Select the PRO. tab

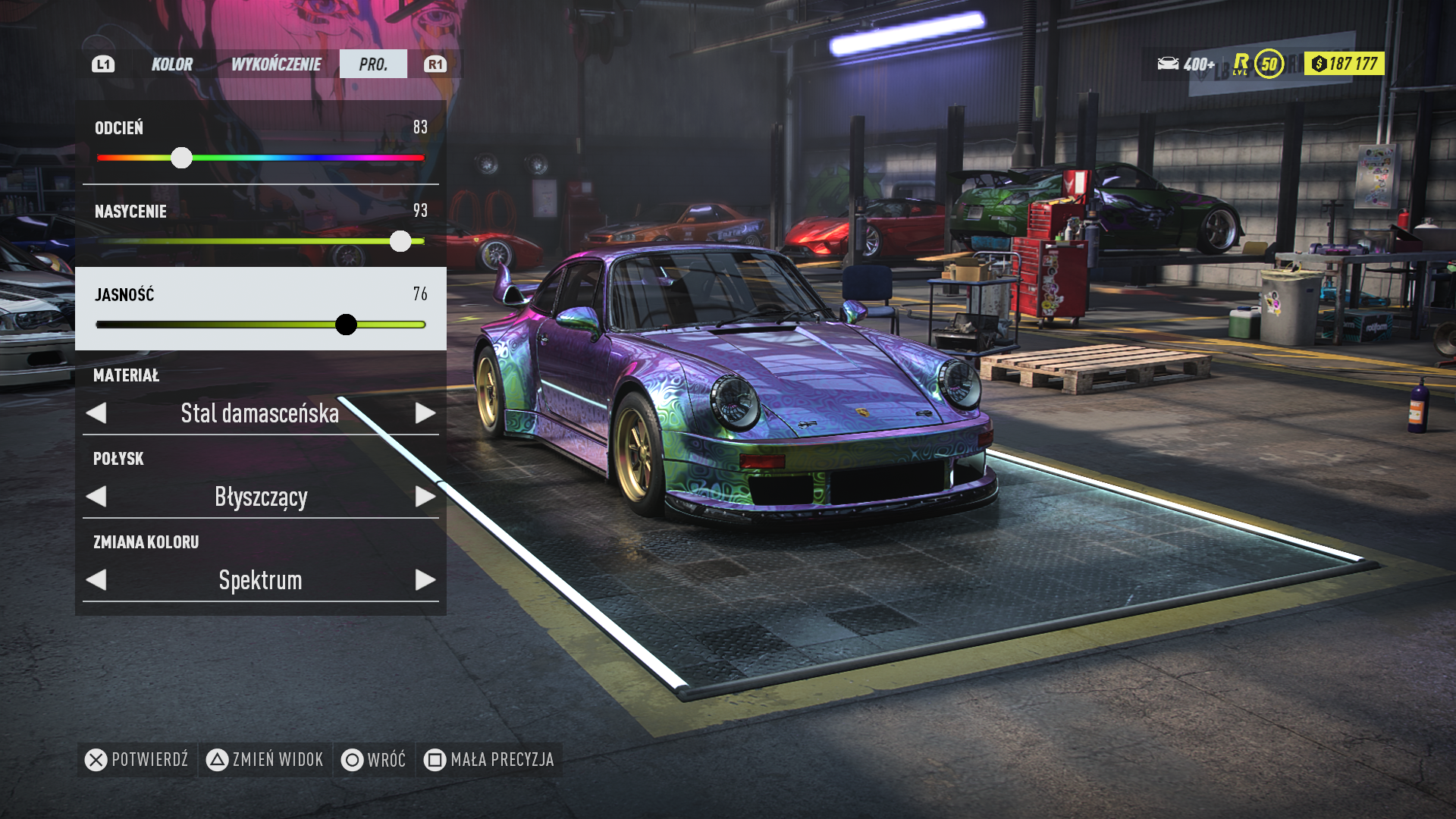click(x=373, y=64)
